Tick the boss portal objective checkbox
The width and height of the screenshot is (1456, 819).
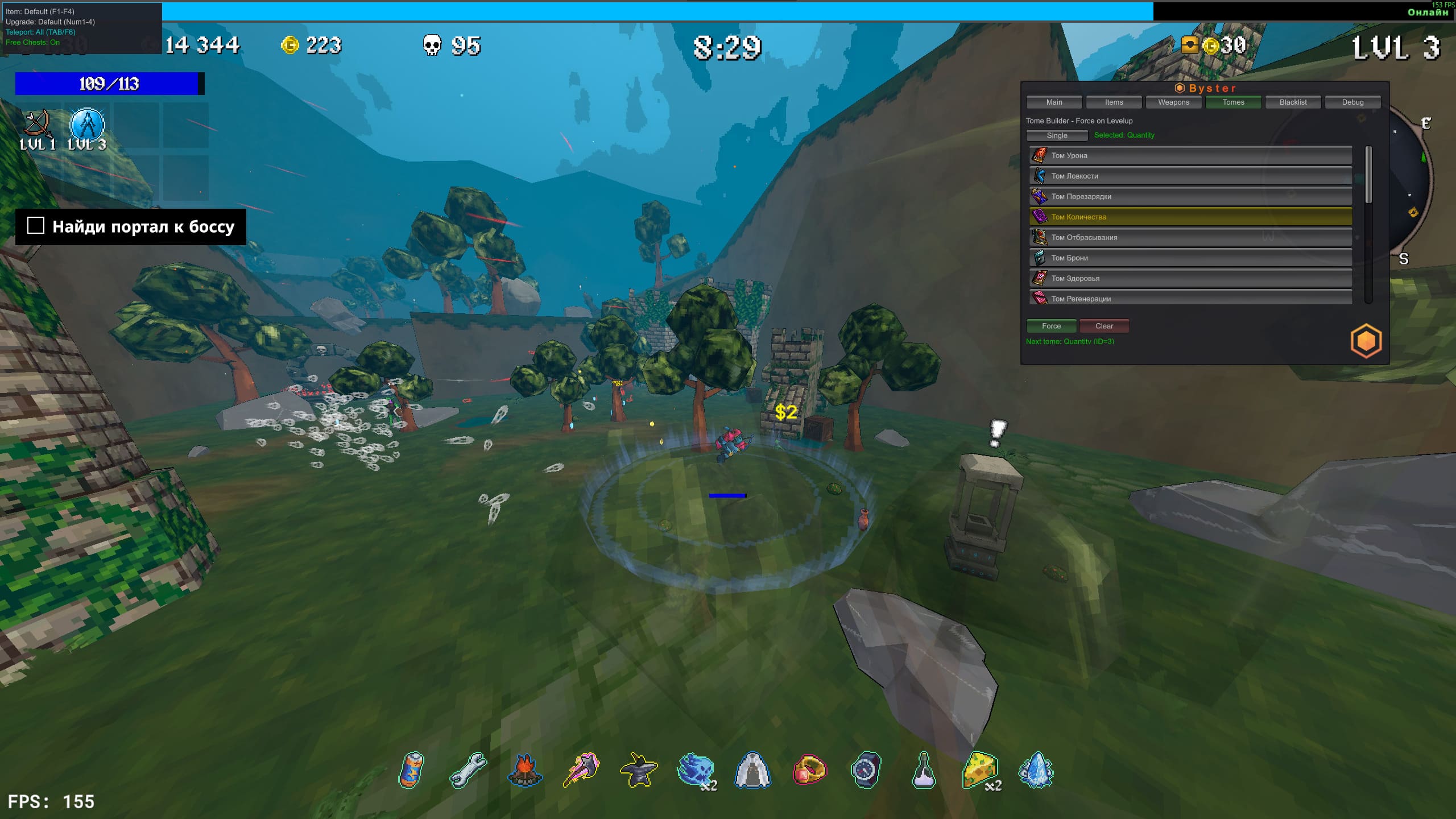click(36, 226)
